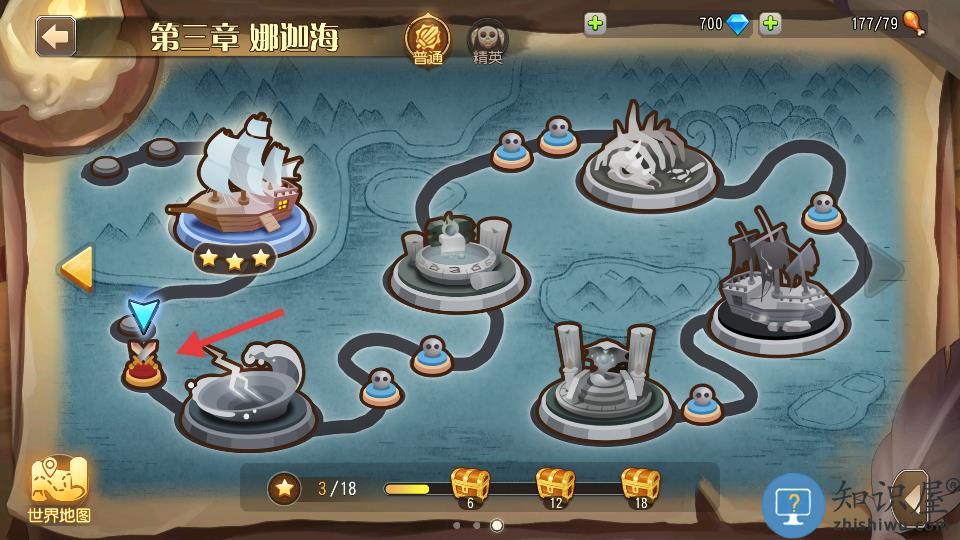
Task: Go to the previous chapter with left arrow
Action: tap(76, 267)
